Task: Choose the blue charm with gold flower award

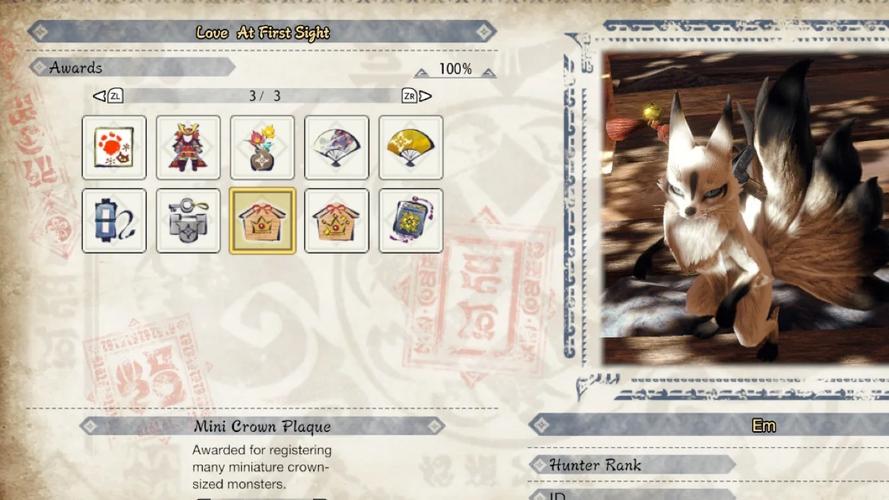Action: coord(410,221)
